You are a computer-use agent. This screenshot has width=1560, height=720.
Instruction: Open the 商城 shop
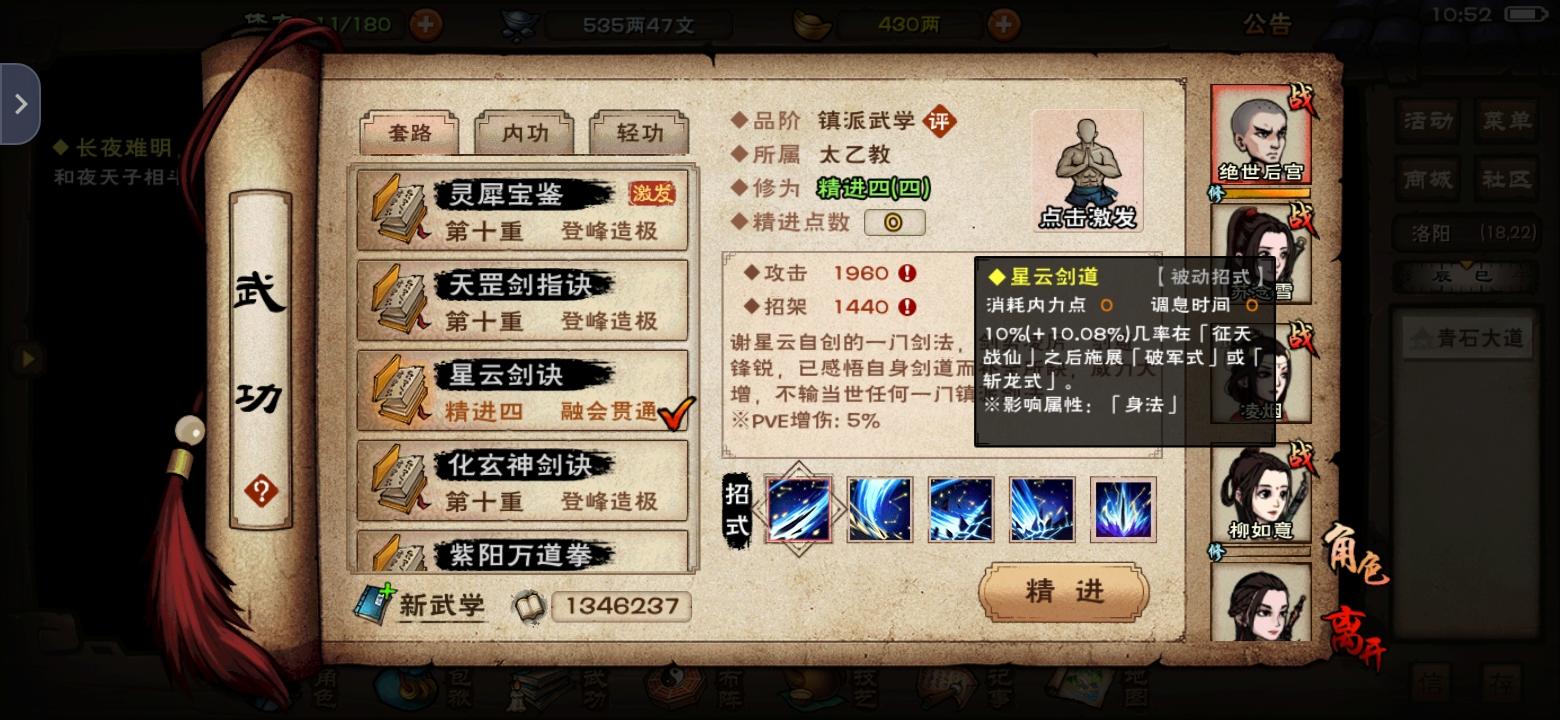point(1428,180)
